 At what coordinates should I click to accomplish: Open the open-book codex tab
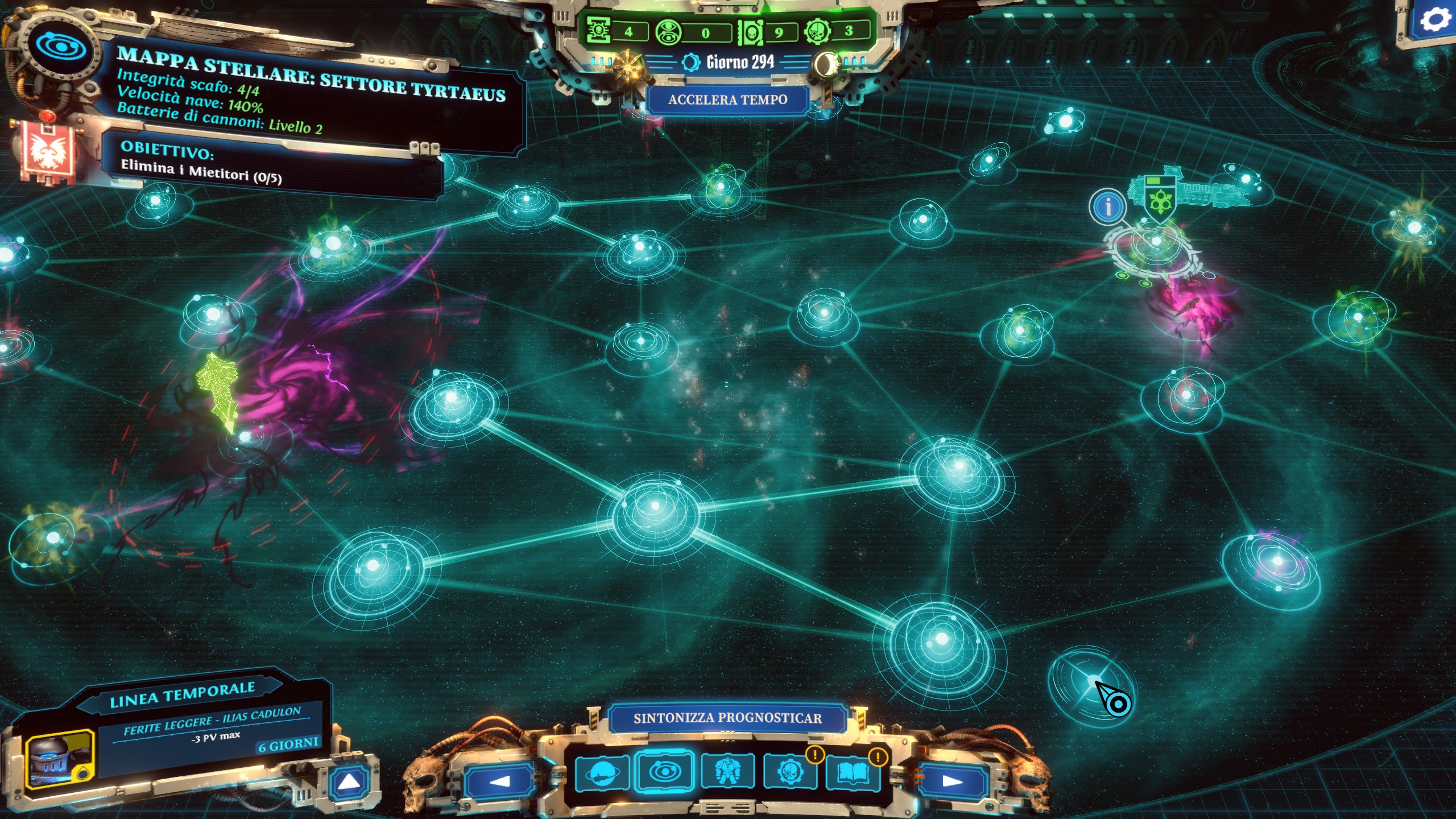(853, 773)
